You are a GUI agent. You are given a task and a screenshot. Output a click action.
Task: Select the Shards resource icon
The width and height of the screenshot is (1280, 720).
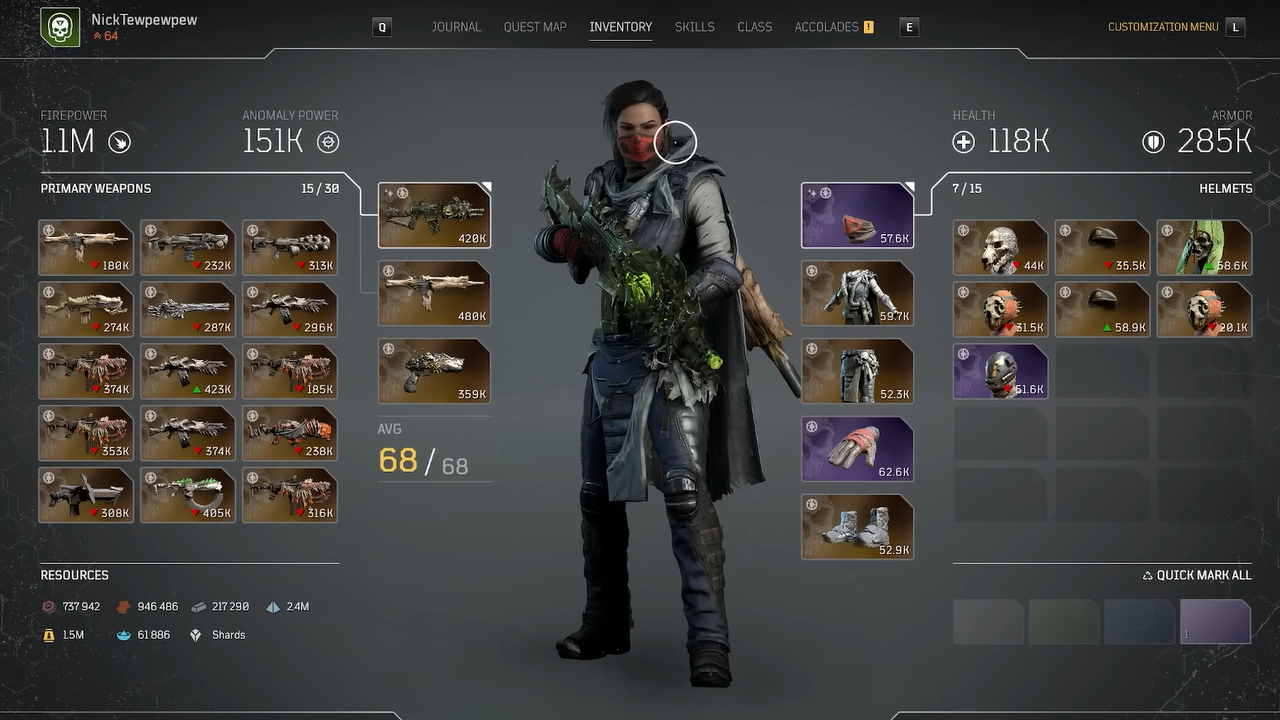(x=196, y=634)
